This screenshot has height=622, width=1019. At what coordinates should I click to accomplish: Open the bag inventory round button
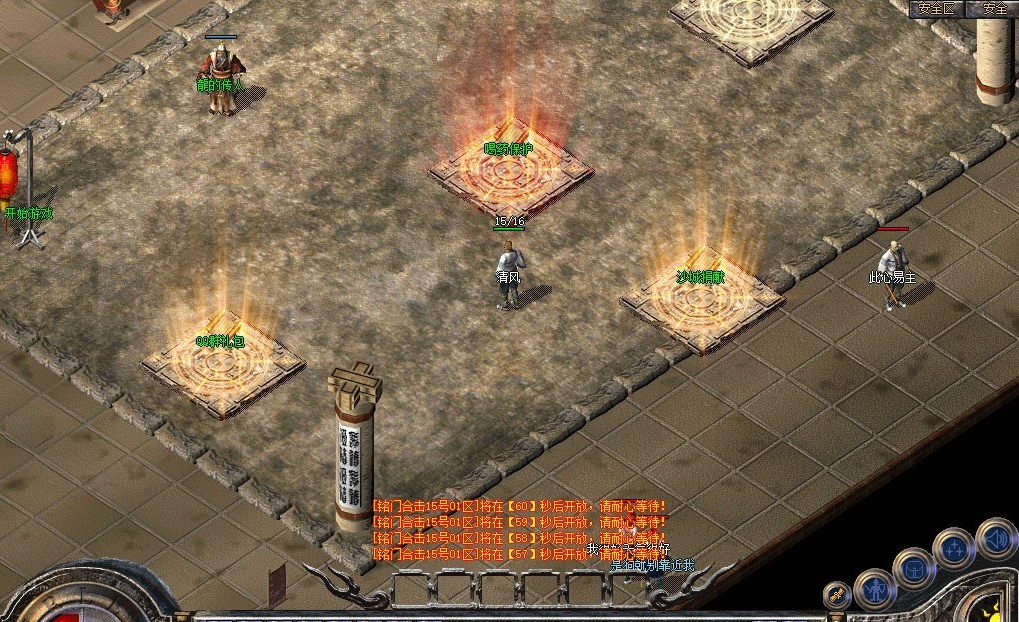[x=914, y=568]
